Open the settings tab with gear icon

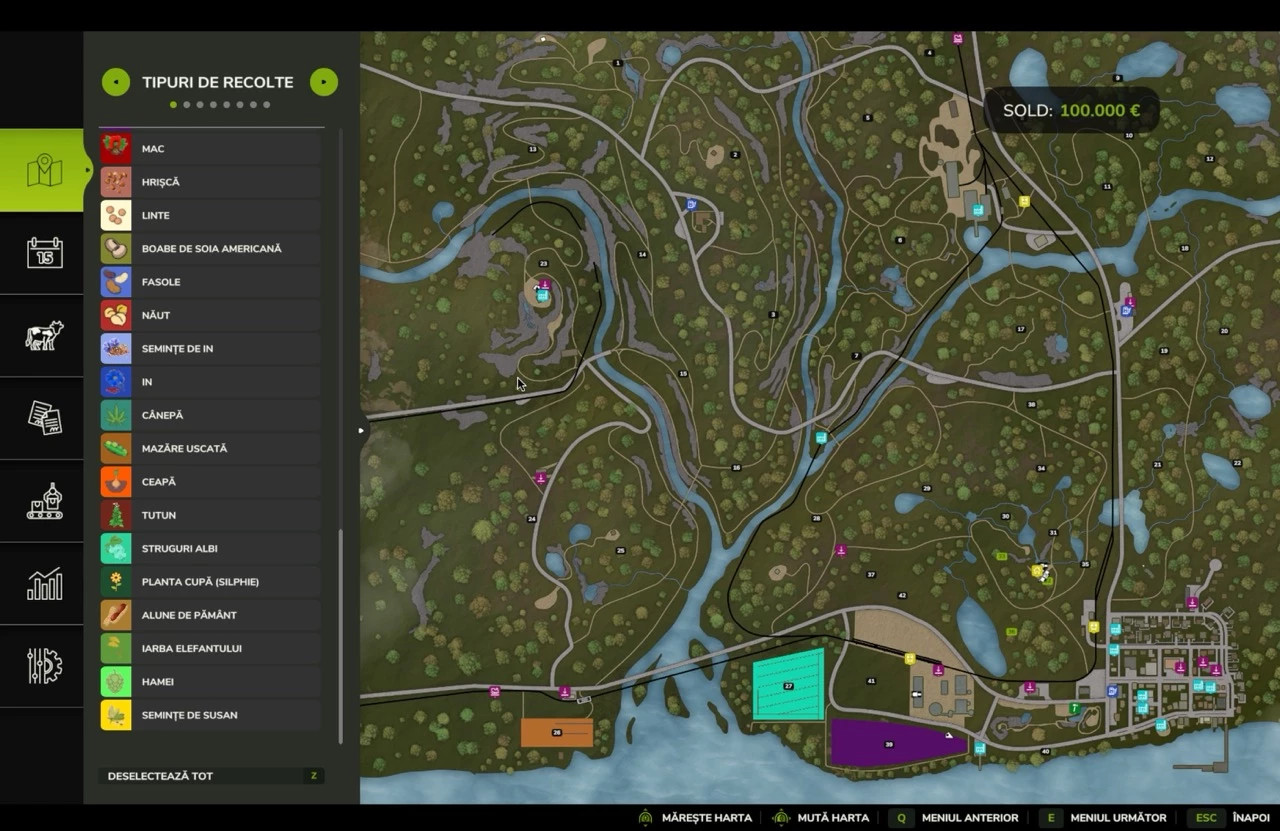pos(44,666)
